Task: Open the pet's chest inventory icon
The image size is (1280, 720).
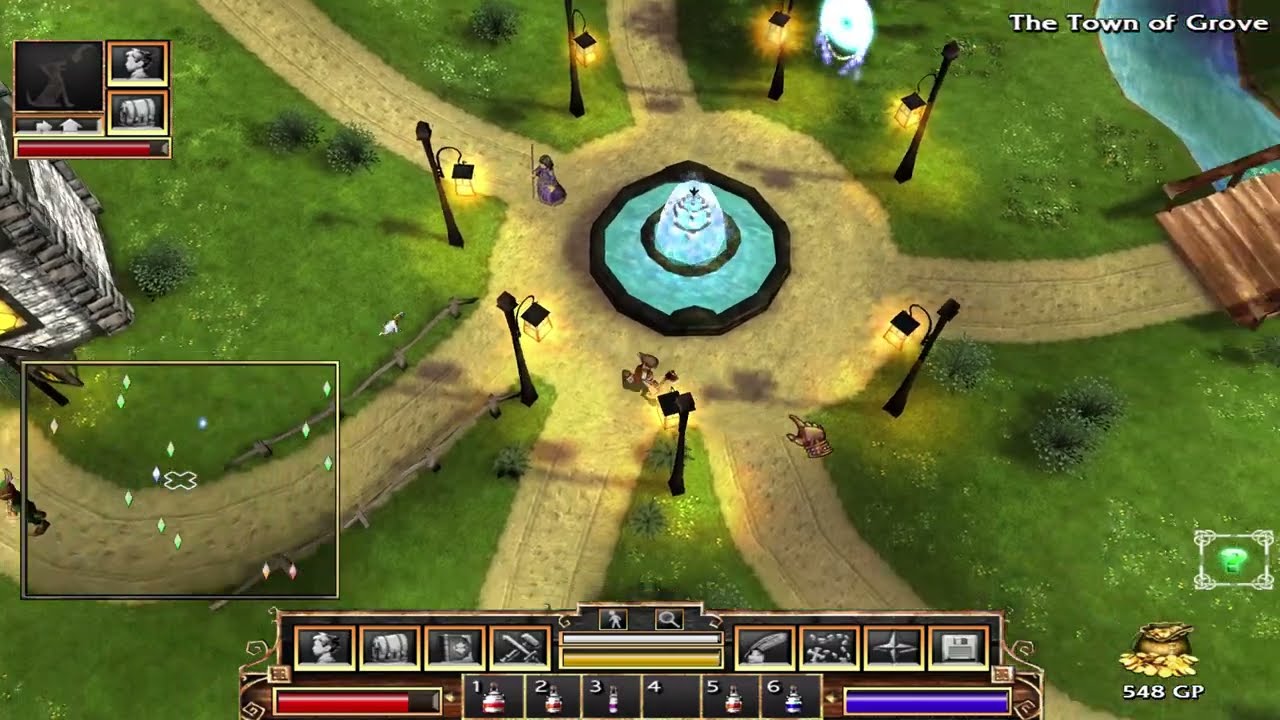Action: (x=137, y=111)
